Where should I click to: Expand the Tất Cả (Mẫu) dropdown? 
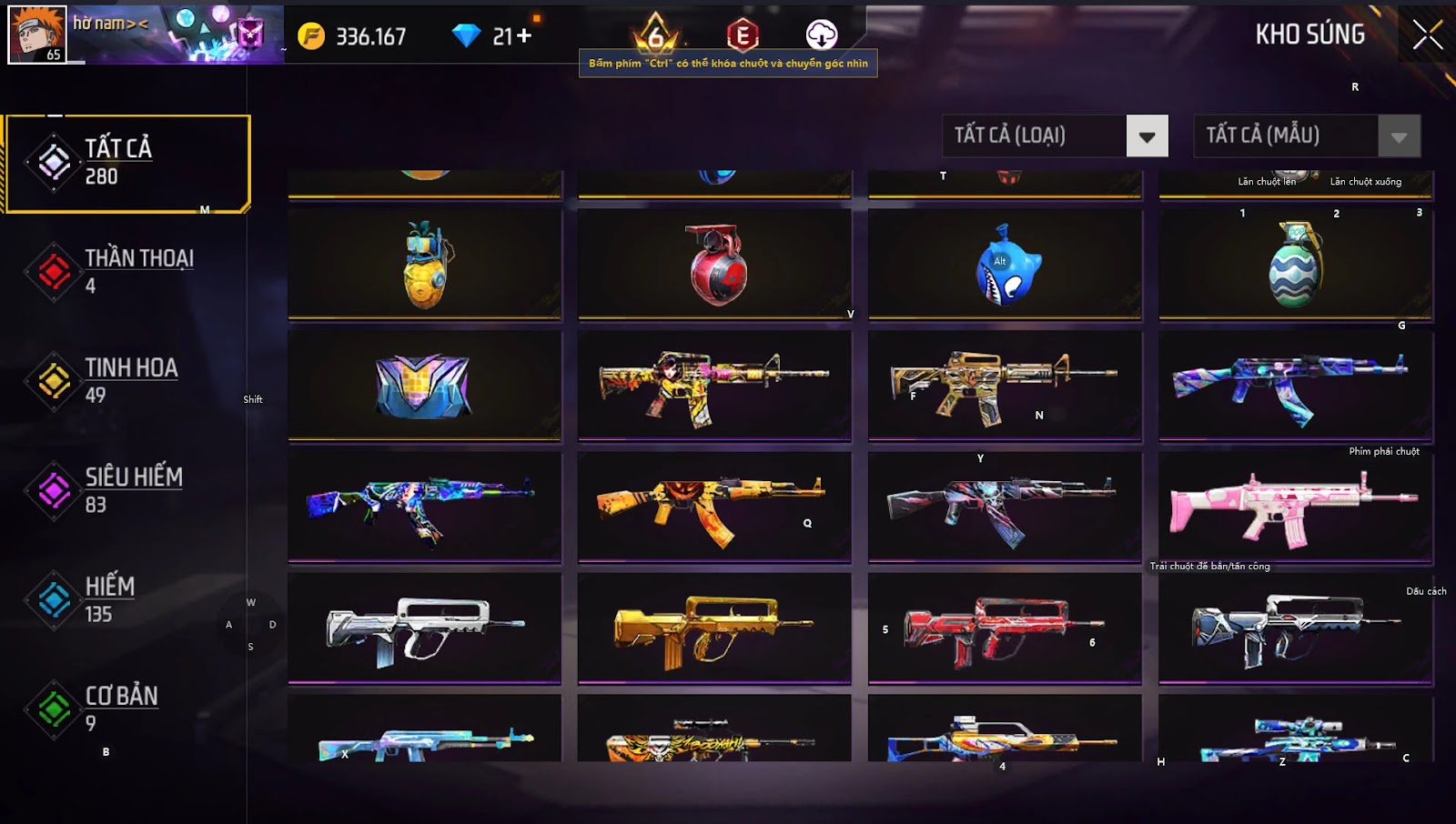[x=1399, y=136]
